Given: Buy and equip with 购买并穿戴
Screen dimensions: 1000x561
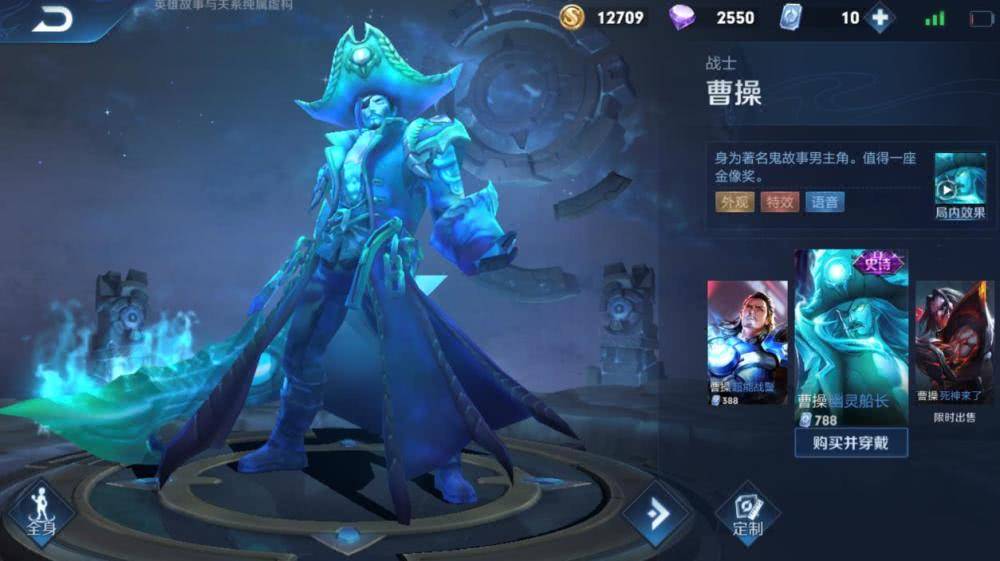Looking at the screenshot, I should (851, 442).
